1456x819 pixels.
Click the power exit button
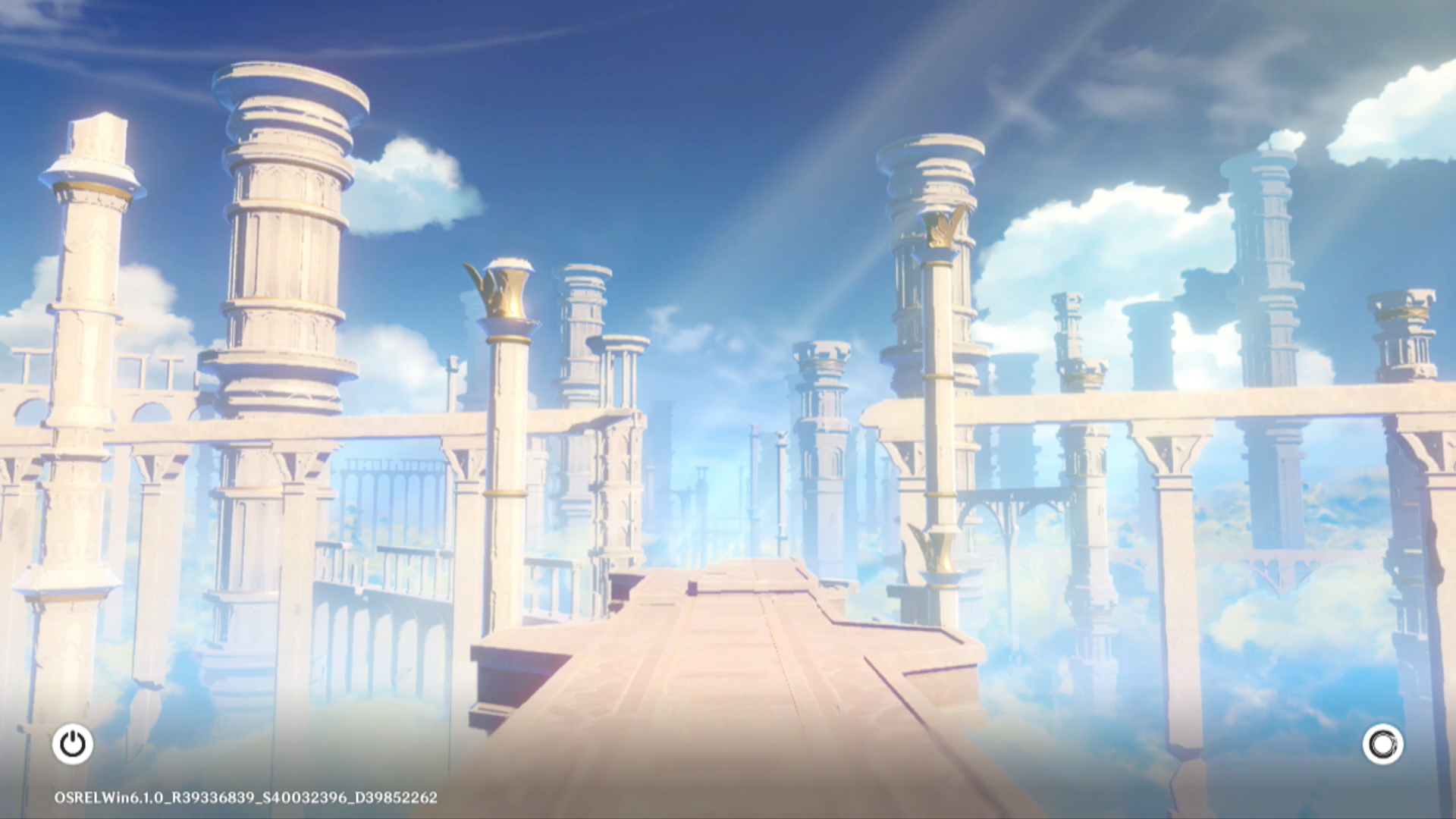73,744
